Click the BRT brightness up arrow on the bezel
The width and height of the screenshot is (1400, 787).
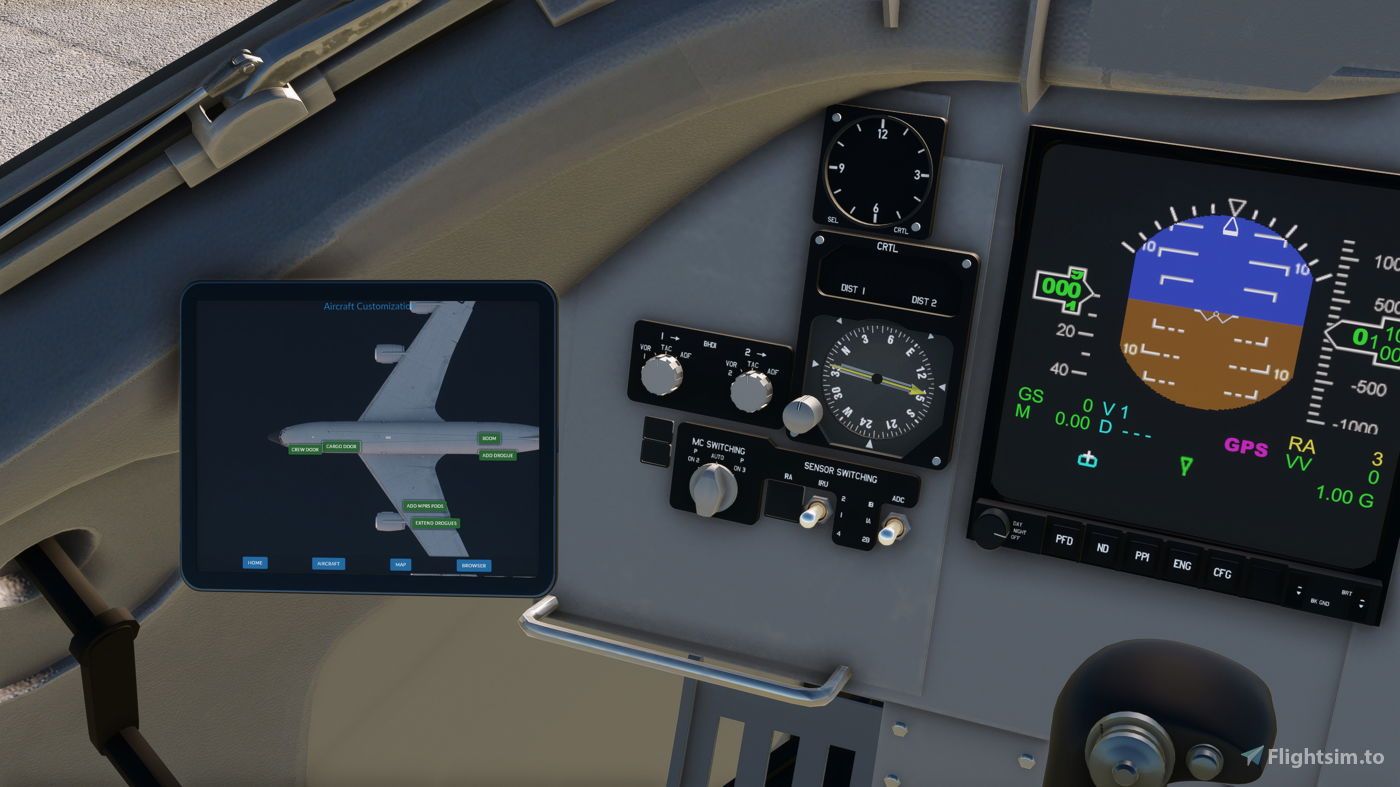(x=1361, y=600)
